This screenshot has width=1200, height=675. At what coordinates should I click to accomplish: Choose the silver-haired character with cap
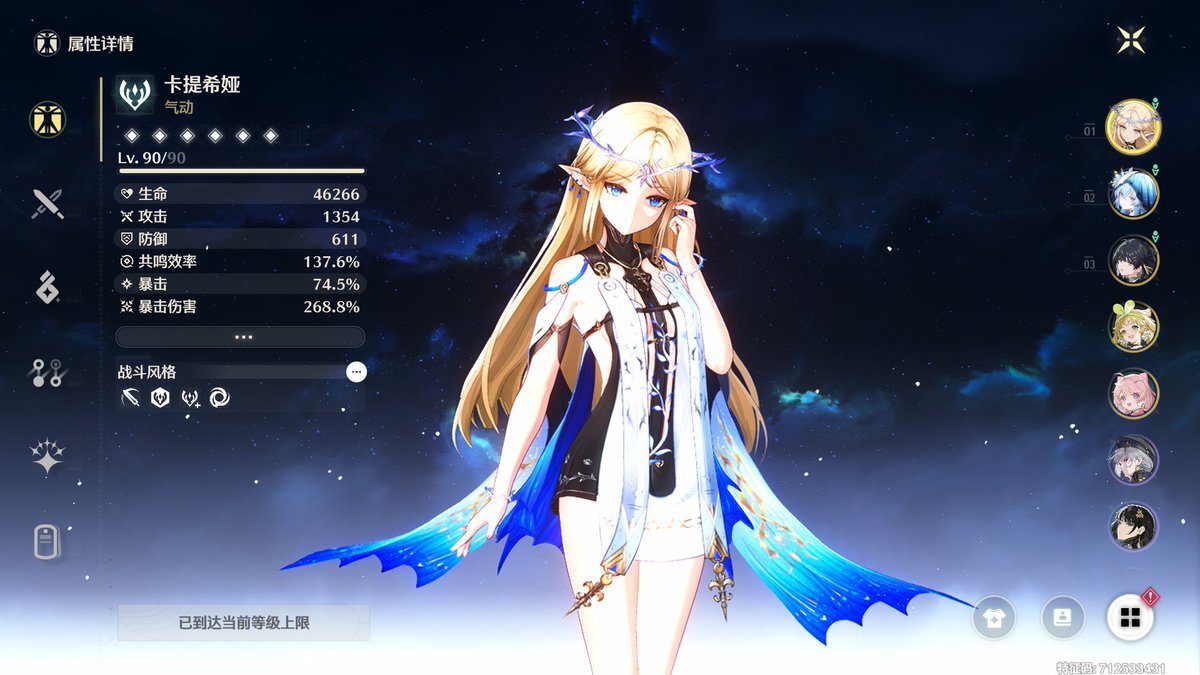click(x=1133, y=460)
